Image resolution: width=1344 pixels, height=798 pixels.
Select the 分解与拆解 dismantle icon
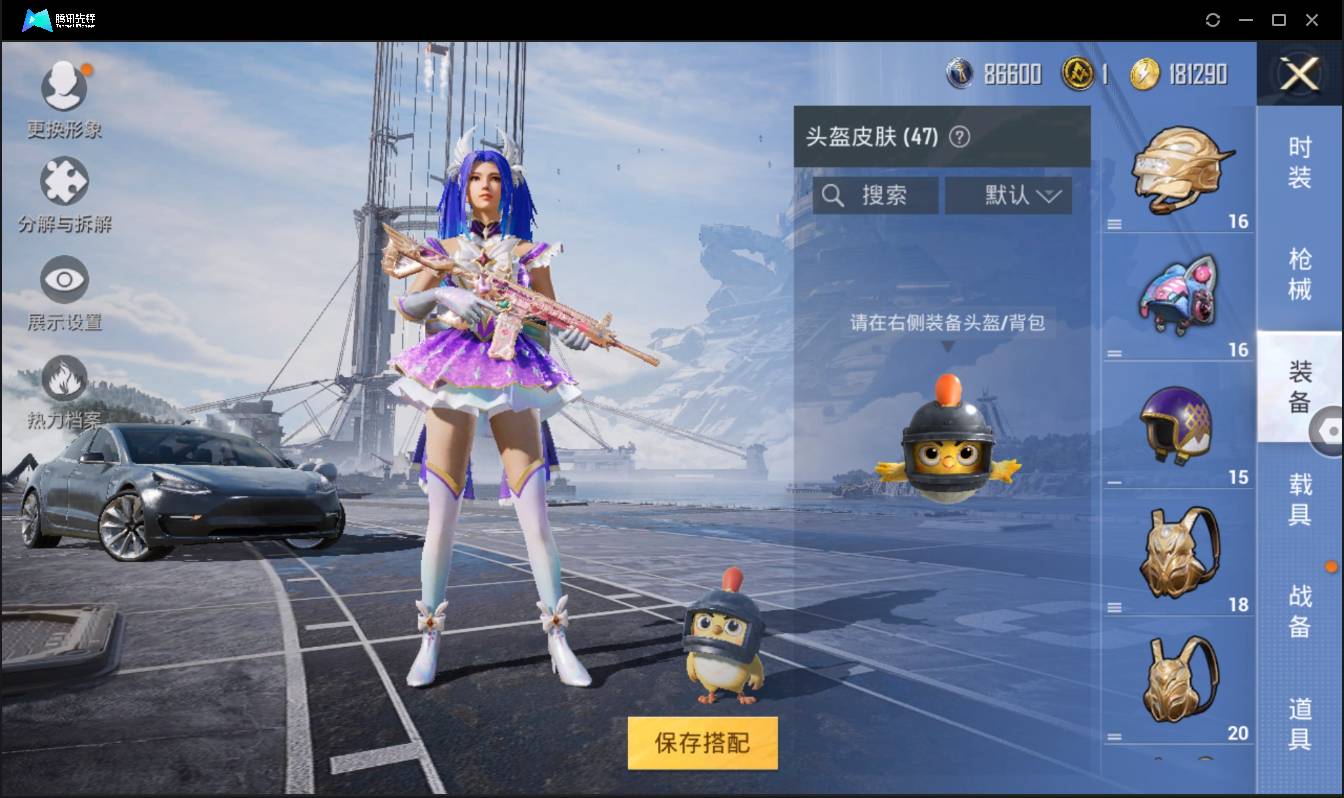(x=64, y=180)
